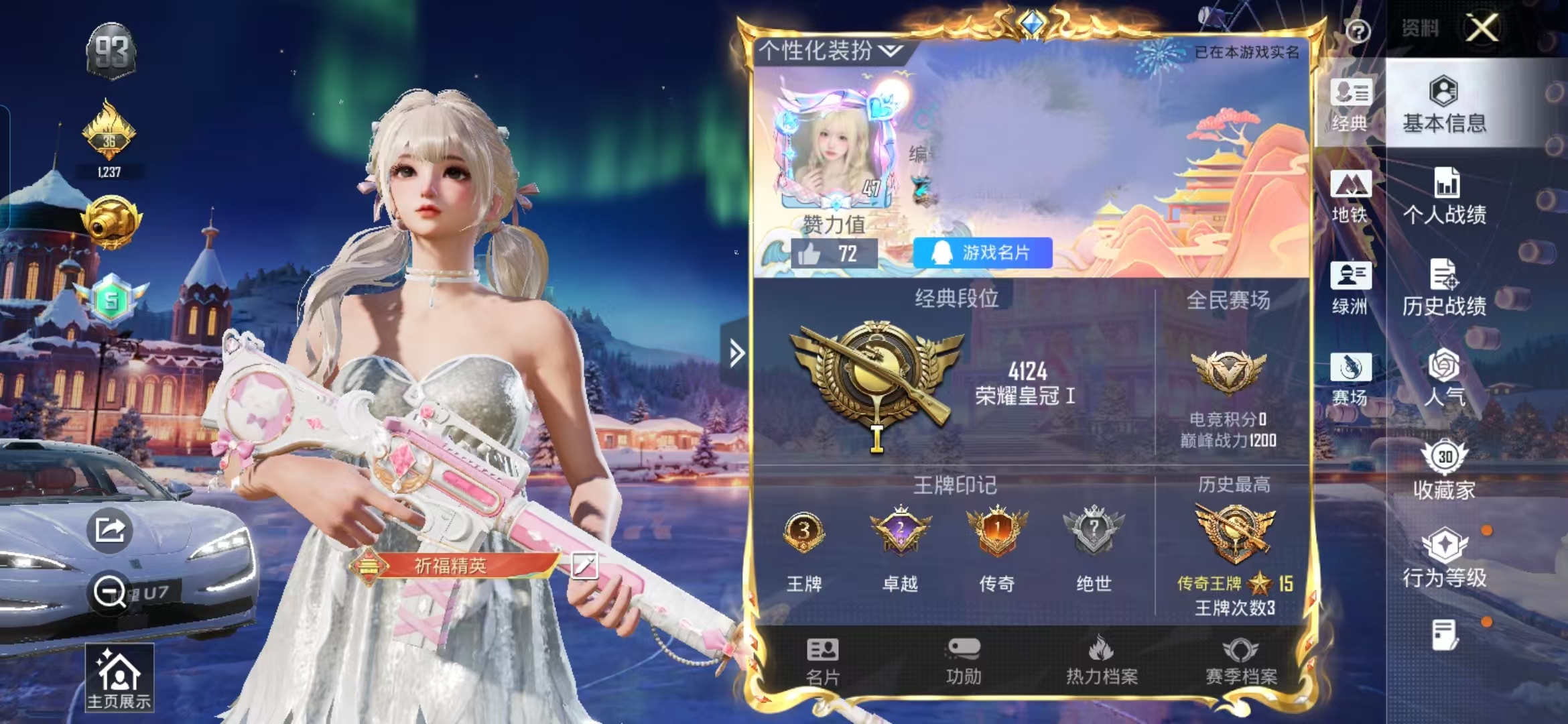
Task: Close the profile screen with the X
Action: 1482,28
